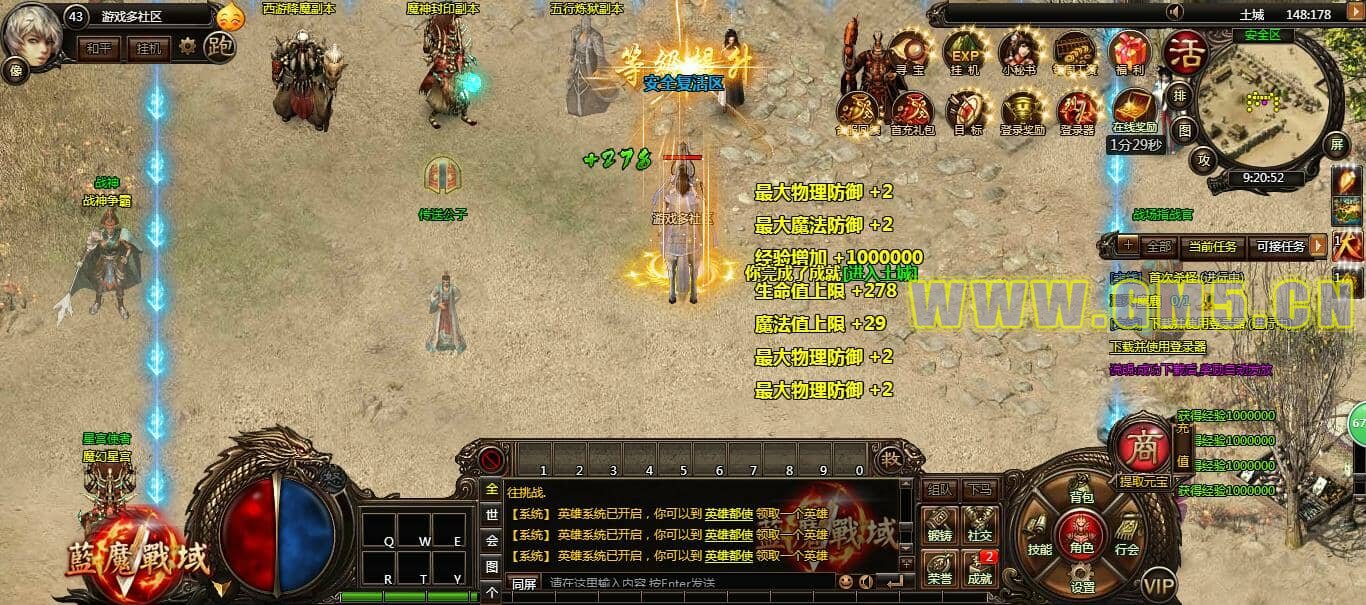Claim the 在线奖励 online reward chest
The image size is (1366, 605).
[1134, 108]
